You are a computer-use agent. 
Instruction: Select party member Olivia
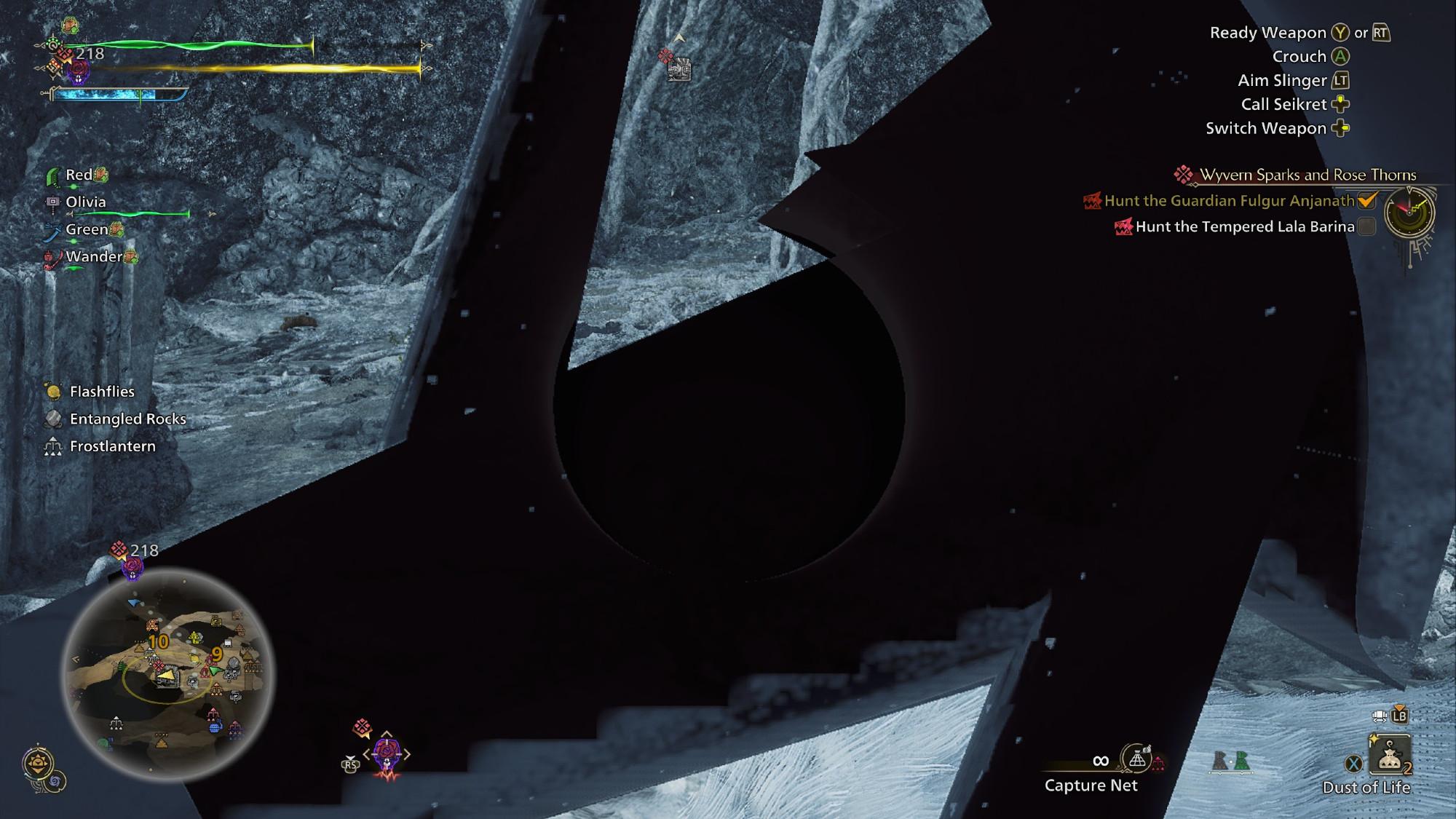point(86,202)
